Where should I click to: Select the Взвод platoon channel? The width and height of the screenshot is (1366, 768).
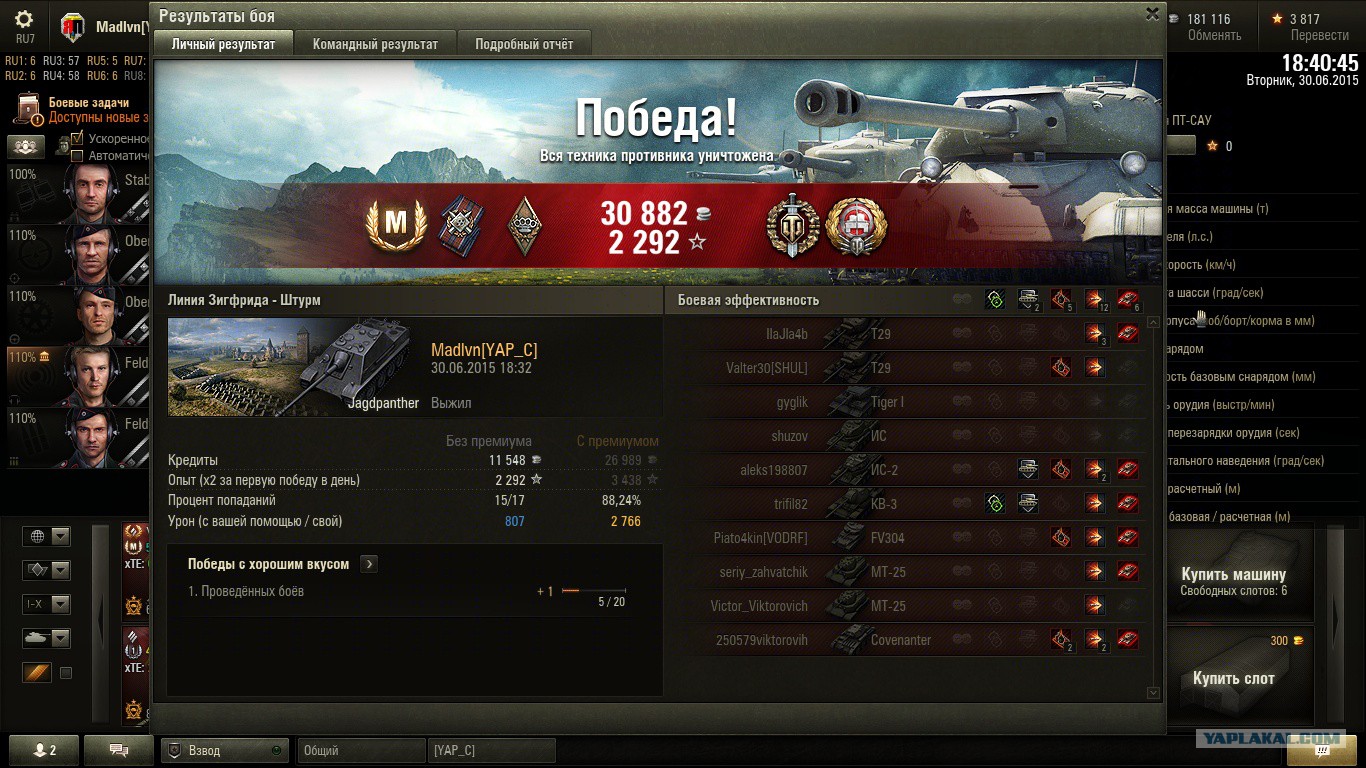coord(224,750)
